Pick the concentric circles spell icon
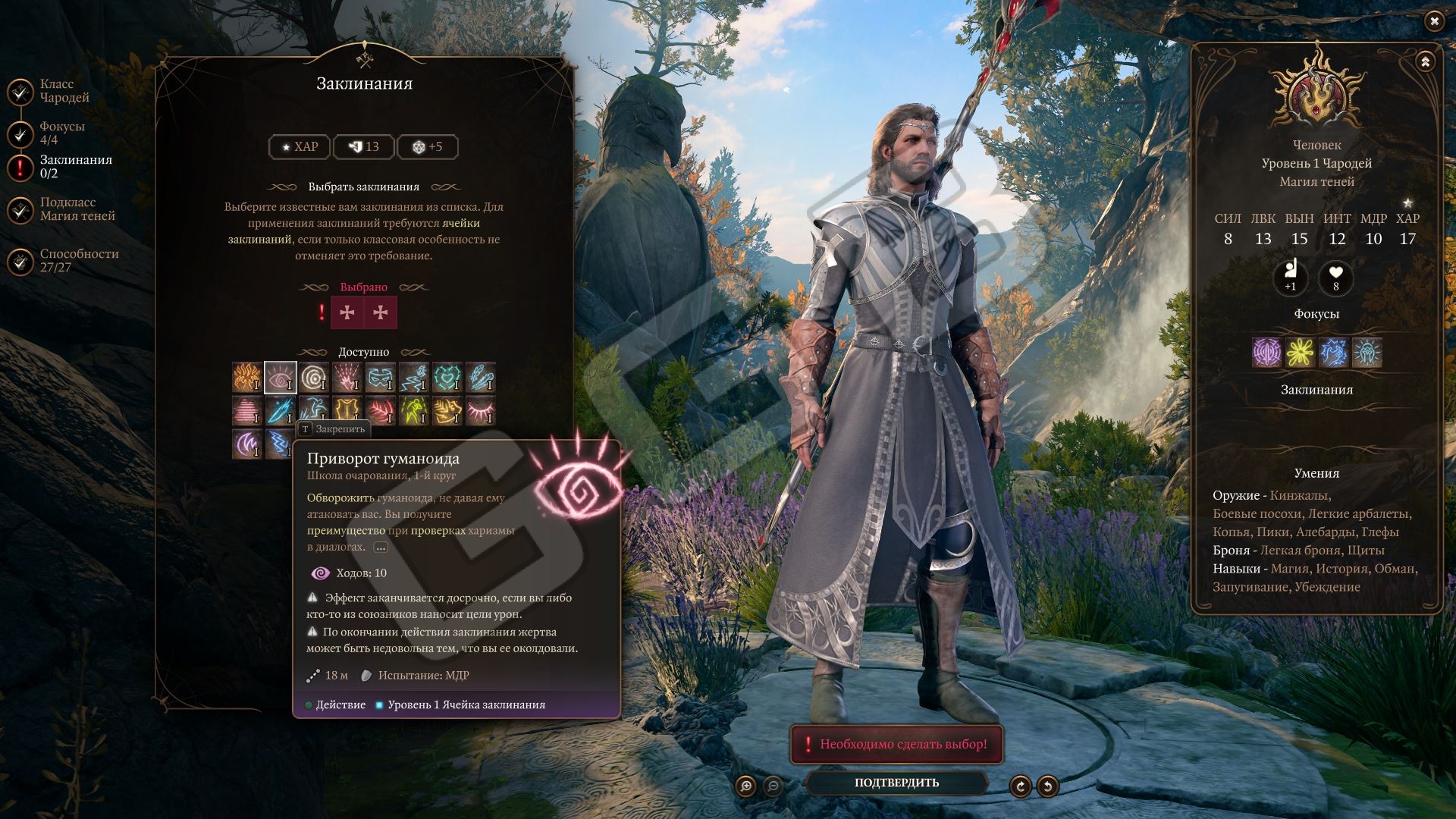Viewport: 1456px width, 819px height. (x=313, y=377)
